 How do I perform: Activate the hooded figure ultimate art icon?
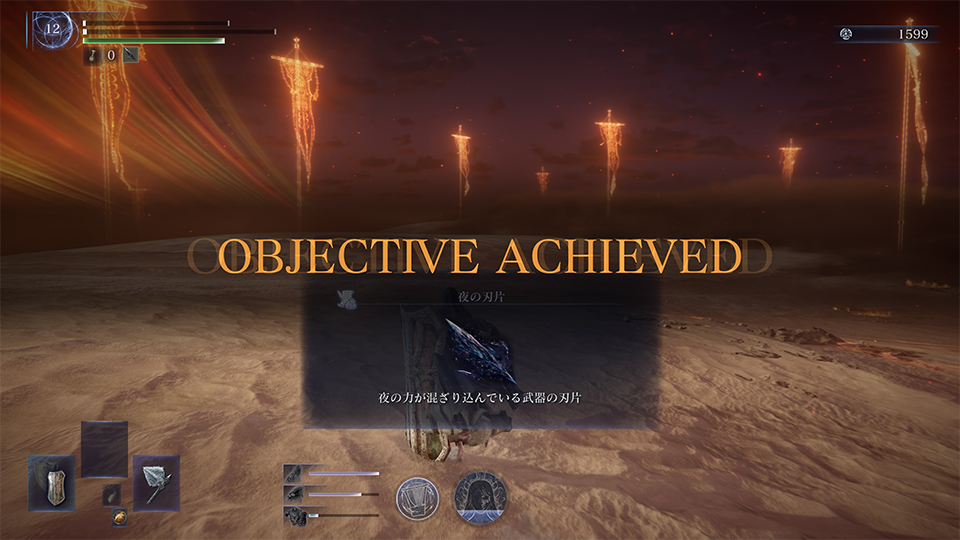(x=480, y=497)
